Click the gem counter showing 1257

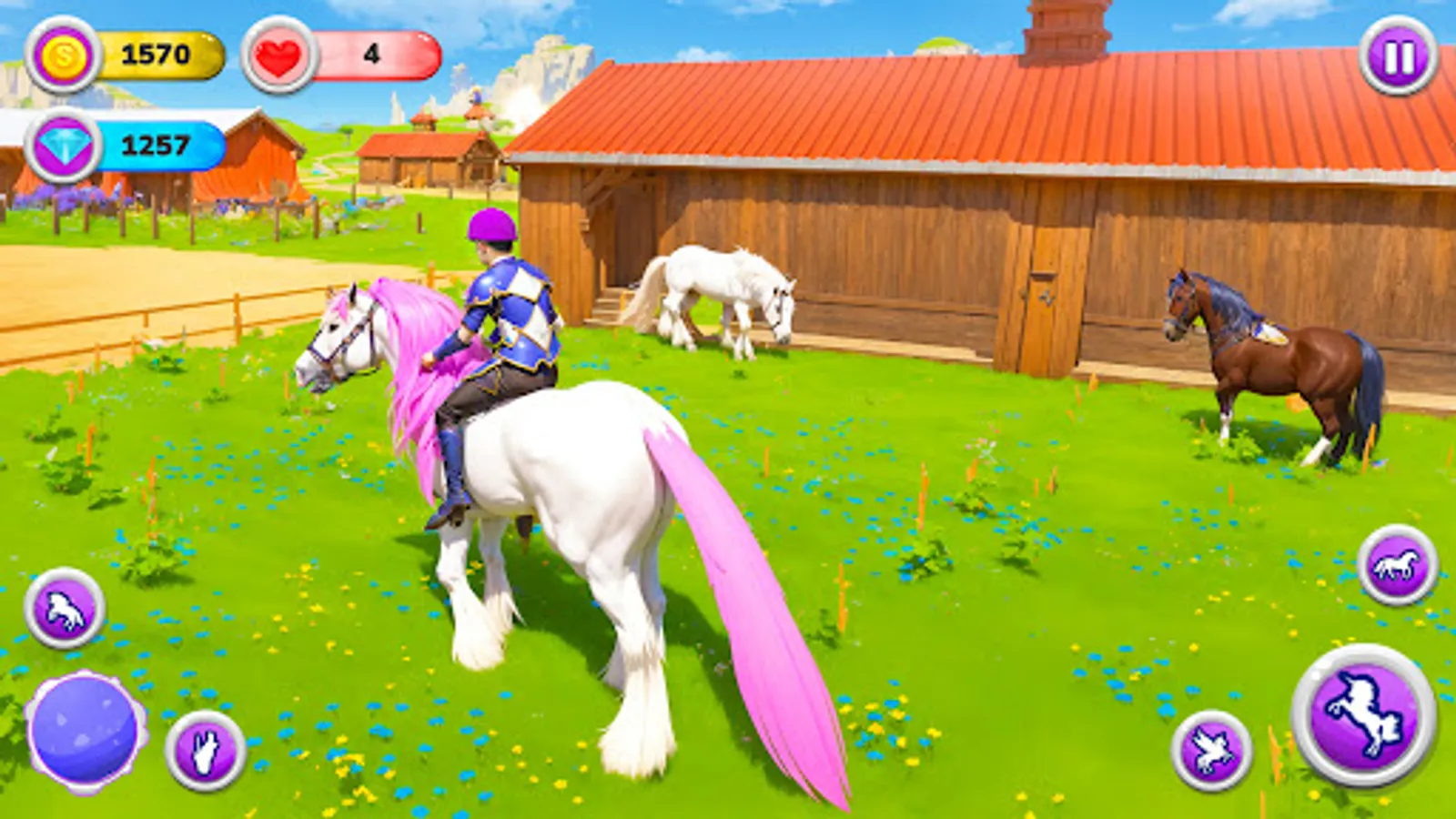pyautogui.click(x=164, y=142)
